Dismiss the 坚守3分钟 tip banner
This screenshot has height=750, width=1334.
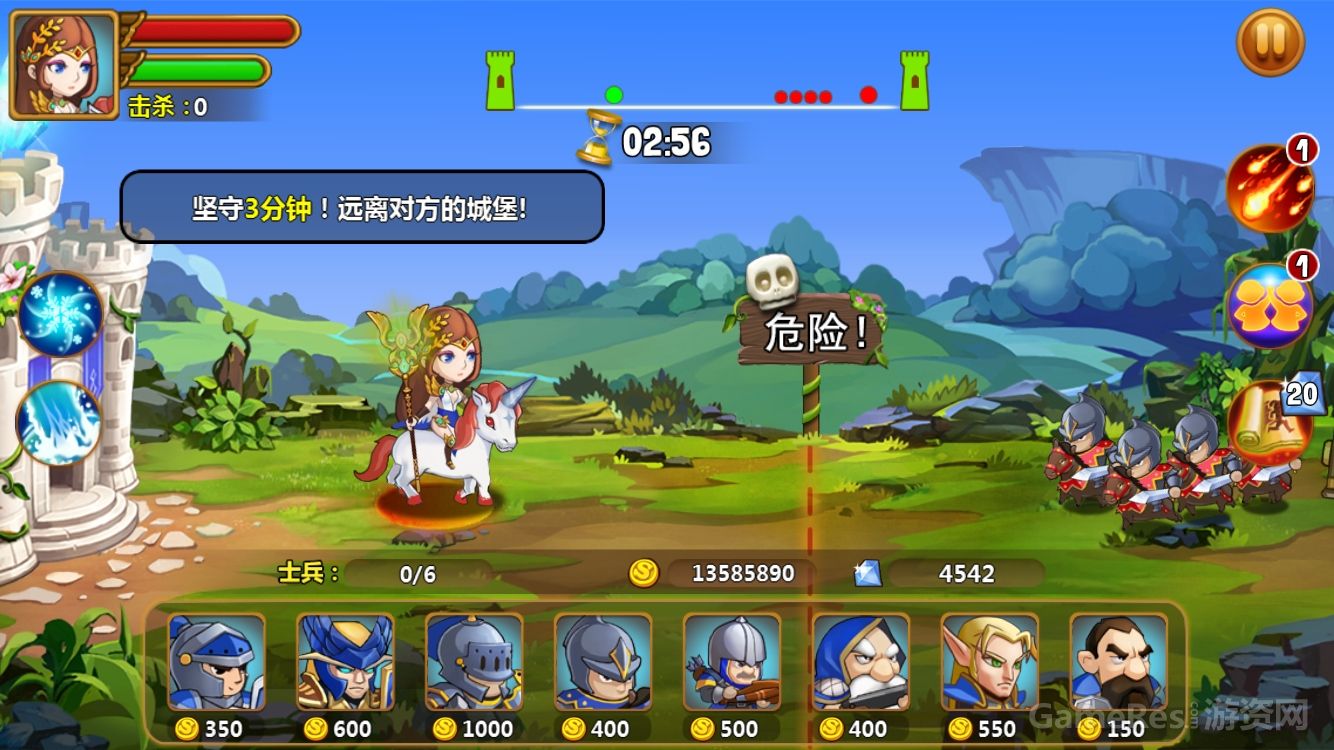[360, 207]
